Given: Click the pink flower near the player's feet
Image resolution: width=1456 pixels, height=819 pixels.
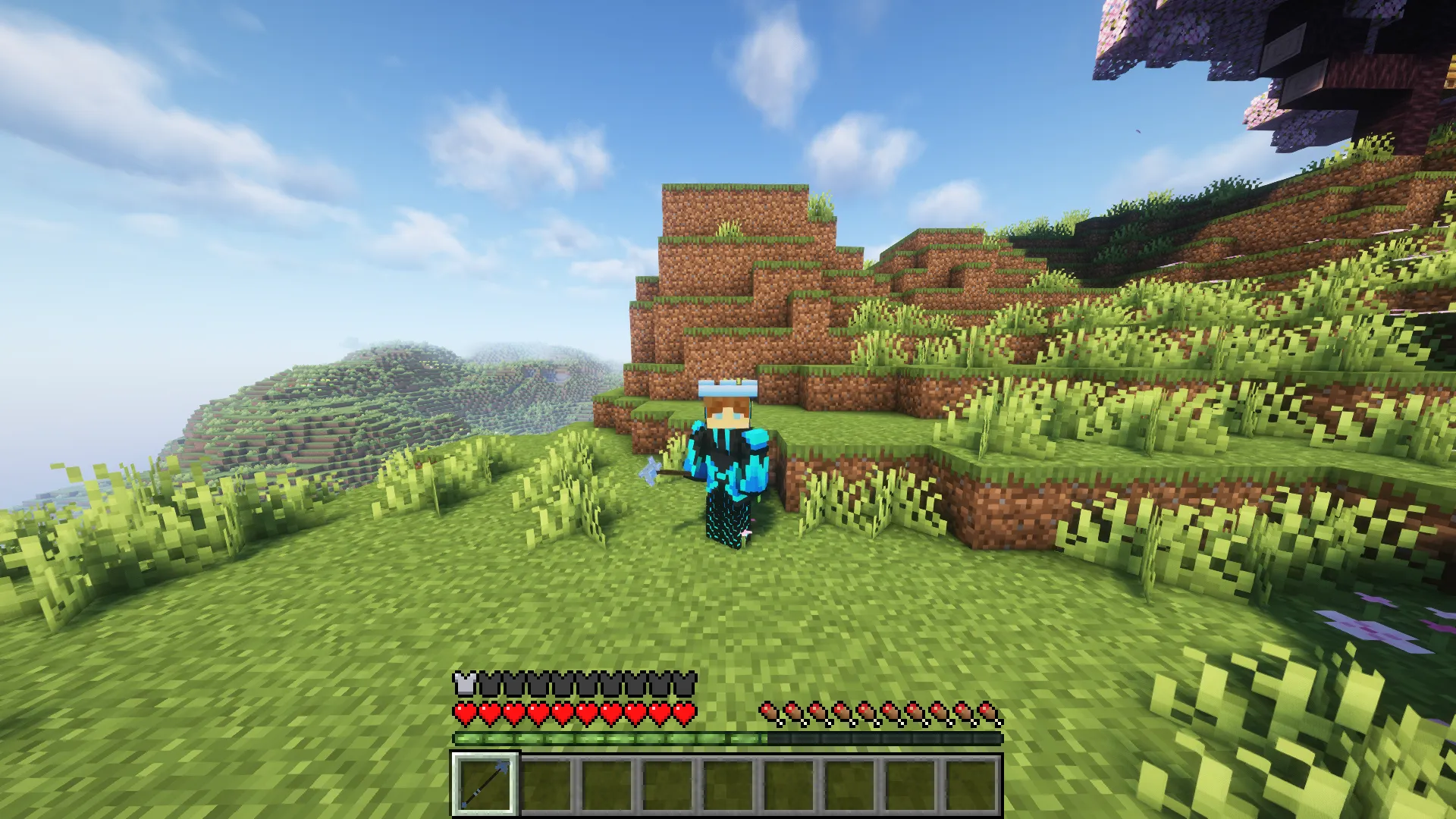Looking at the screenshot, I should point(746,532).
